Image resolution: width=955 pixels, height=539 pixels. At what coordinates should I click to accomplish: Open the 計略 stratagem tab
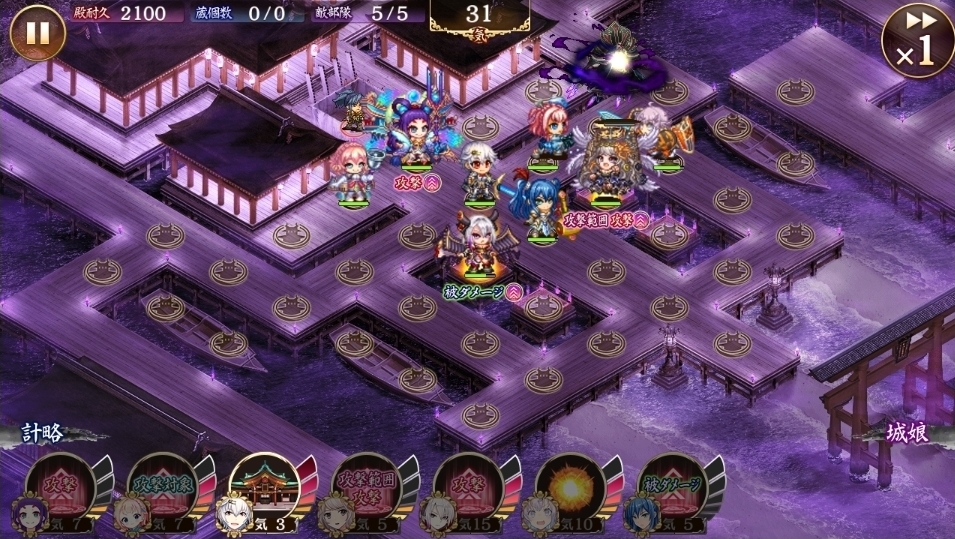coord(44,433)
